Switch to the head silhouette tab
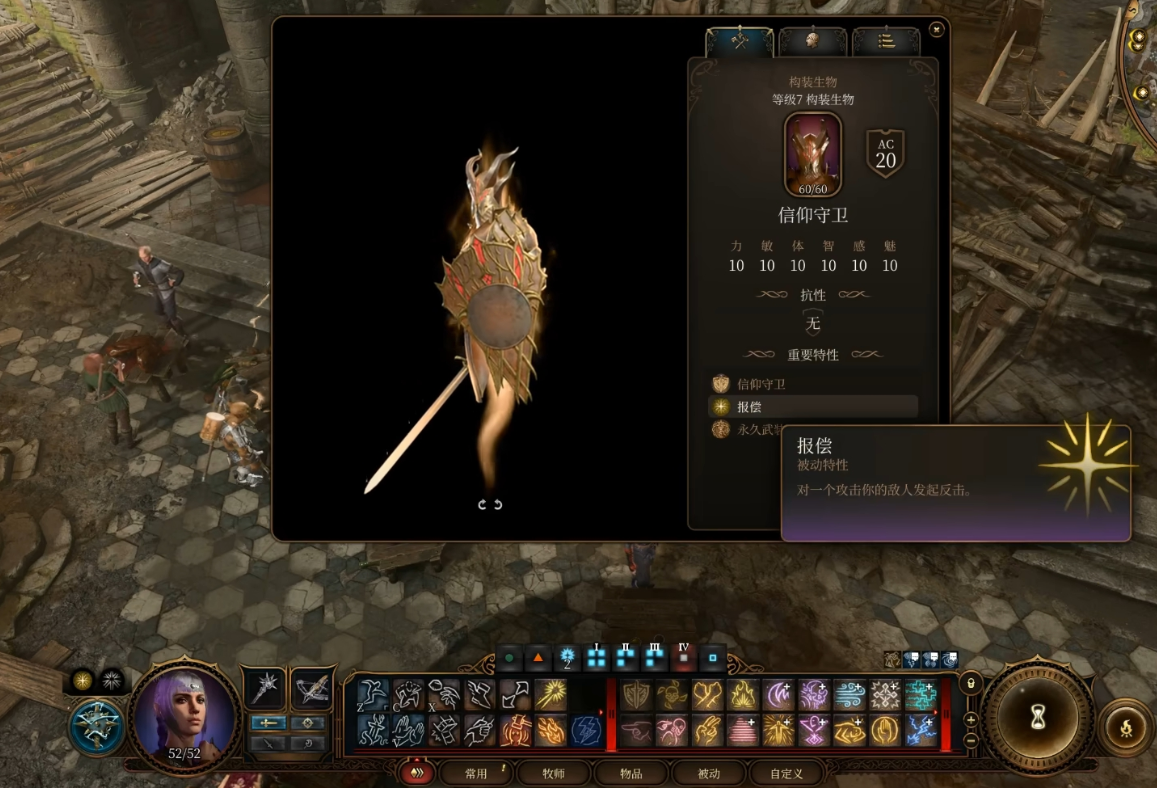Image resolution: width=1157 pixels, height=788 pixels. point(812,41)
